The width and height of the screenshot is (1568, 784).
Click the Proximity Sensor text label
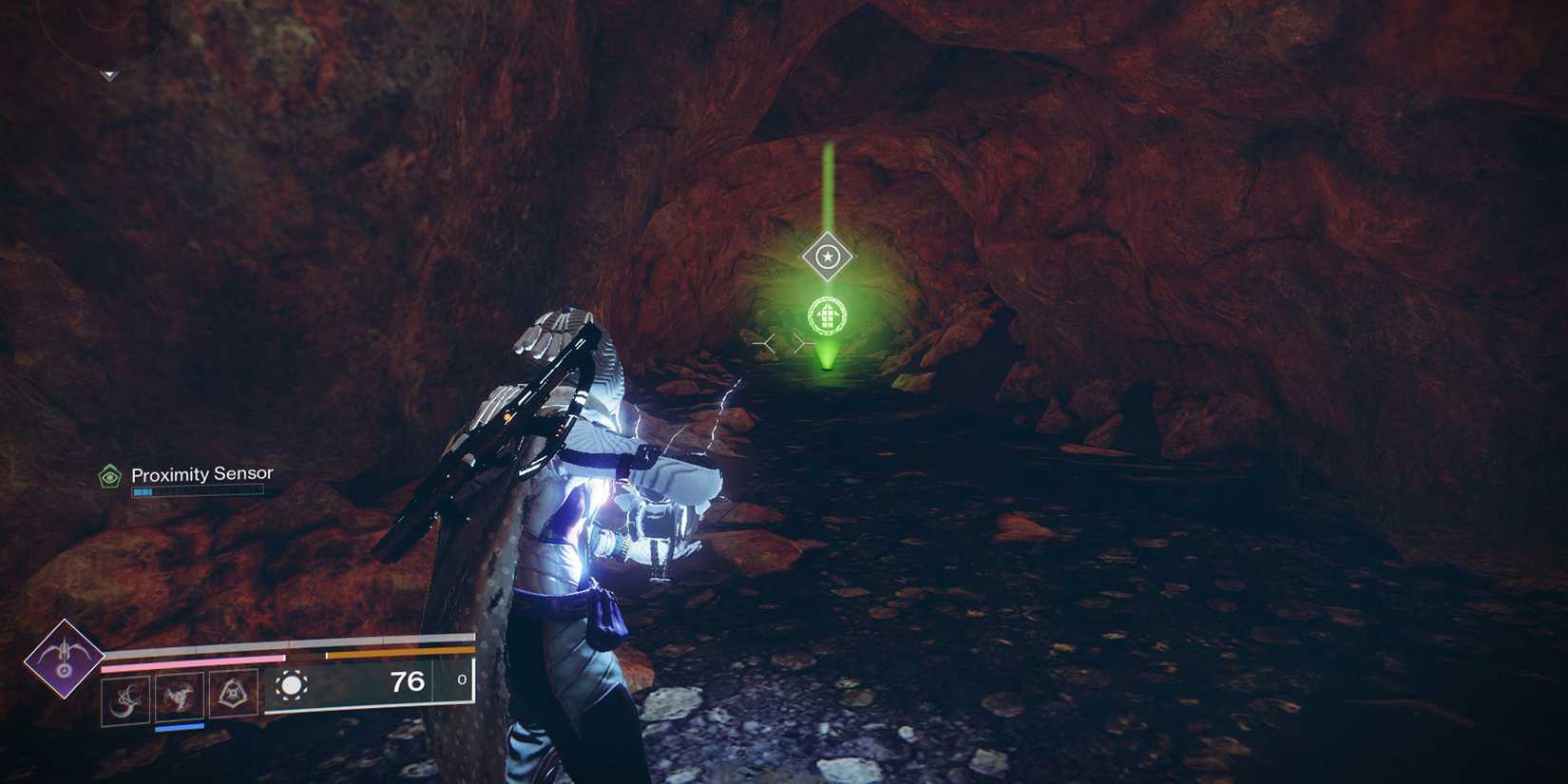(203, 474)
